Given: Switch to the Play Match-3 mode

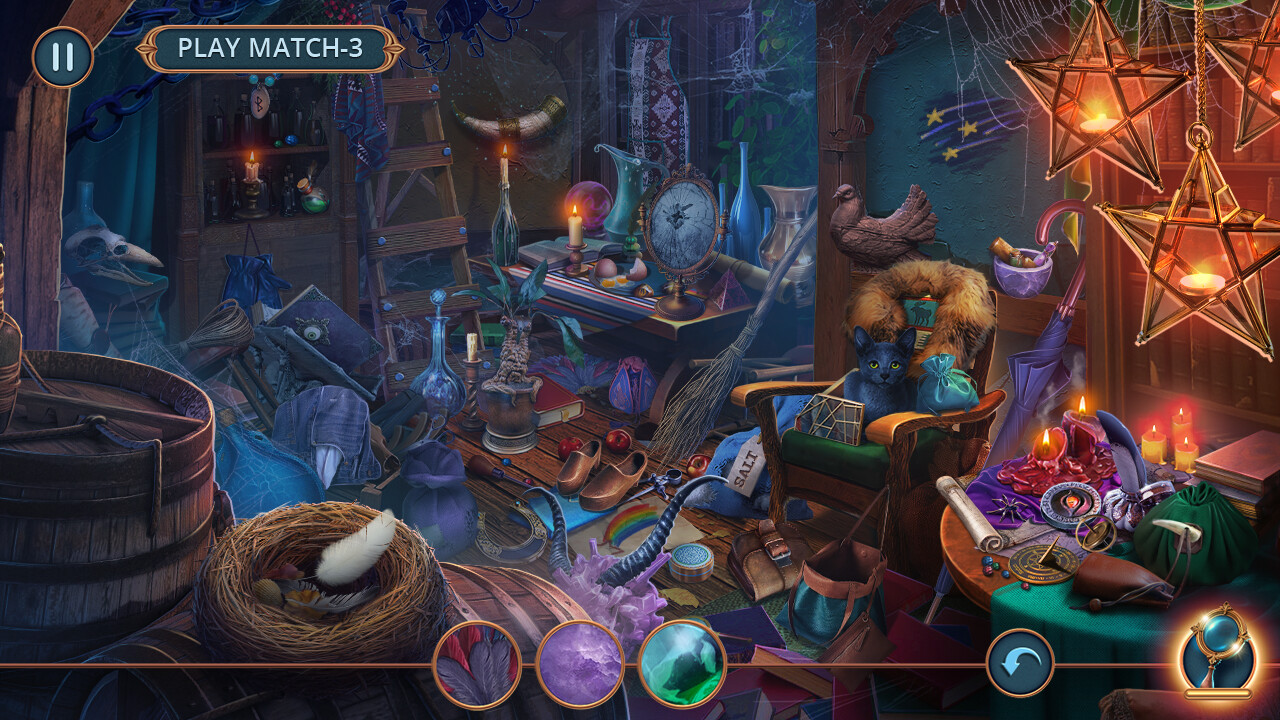Looking at the screenshot, I should [x=270, y=48].
